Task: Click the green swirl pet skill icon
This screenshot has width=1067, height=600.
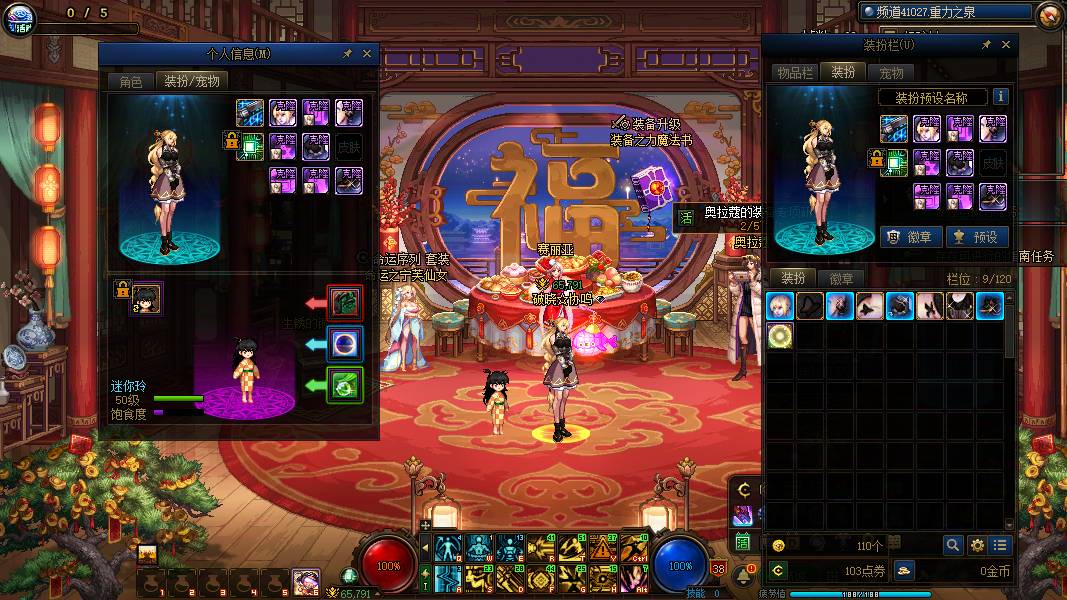Action: tap(345, 384)
